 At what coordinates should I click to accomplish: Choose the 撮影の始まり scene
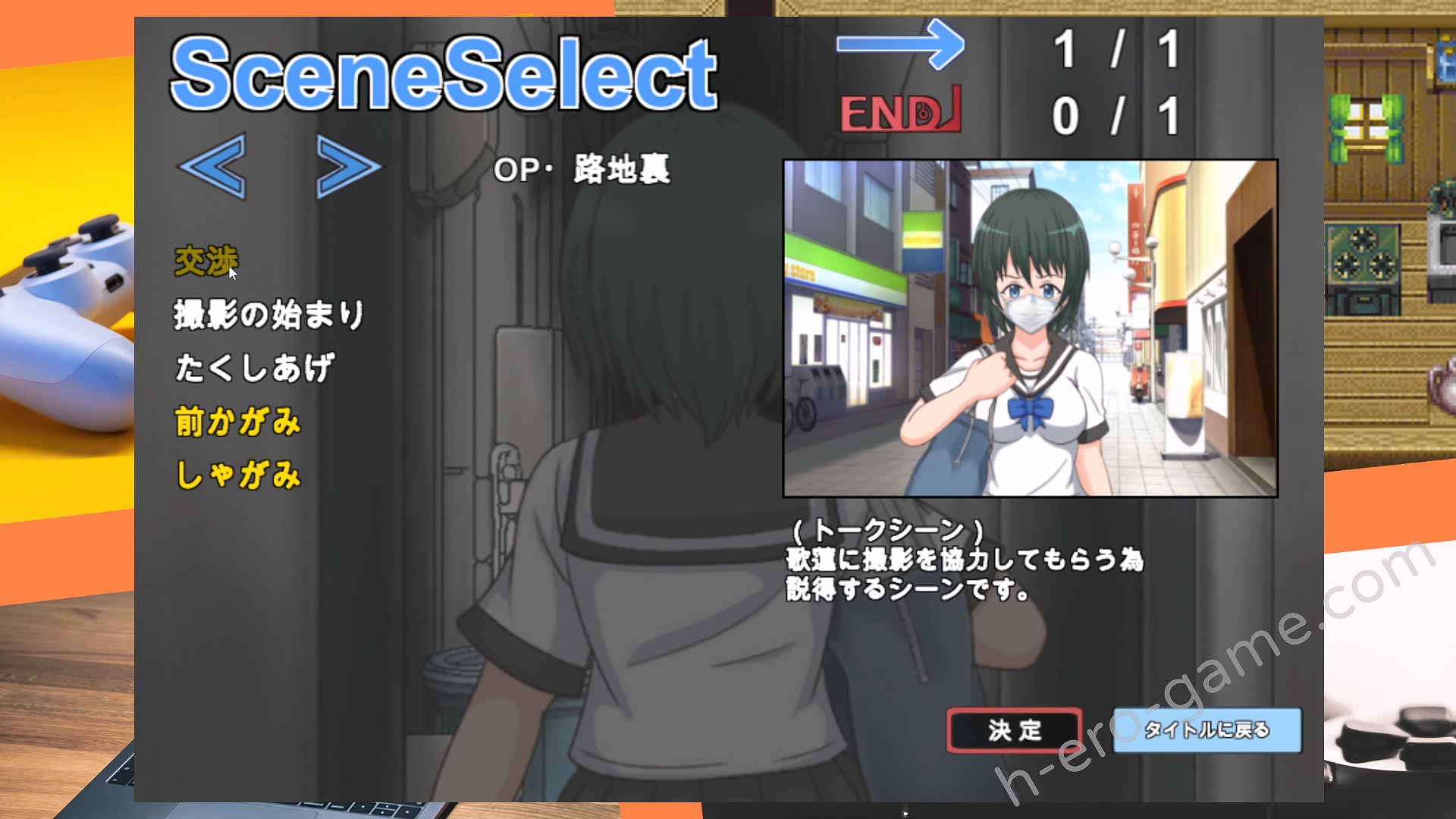pyautogui.click(x=269, y=315)
